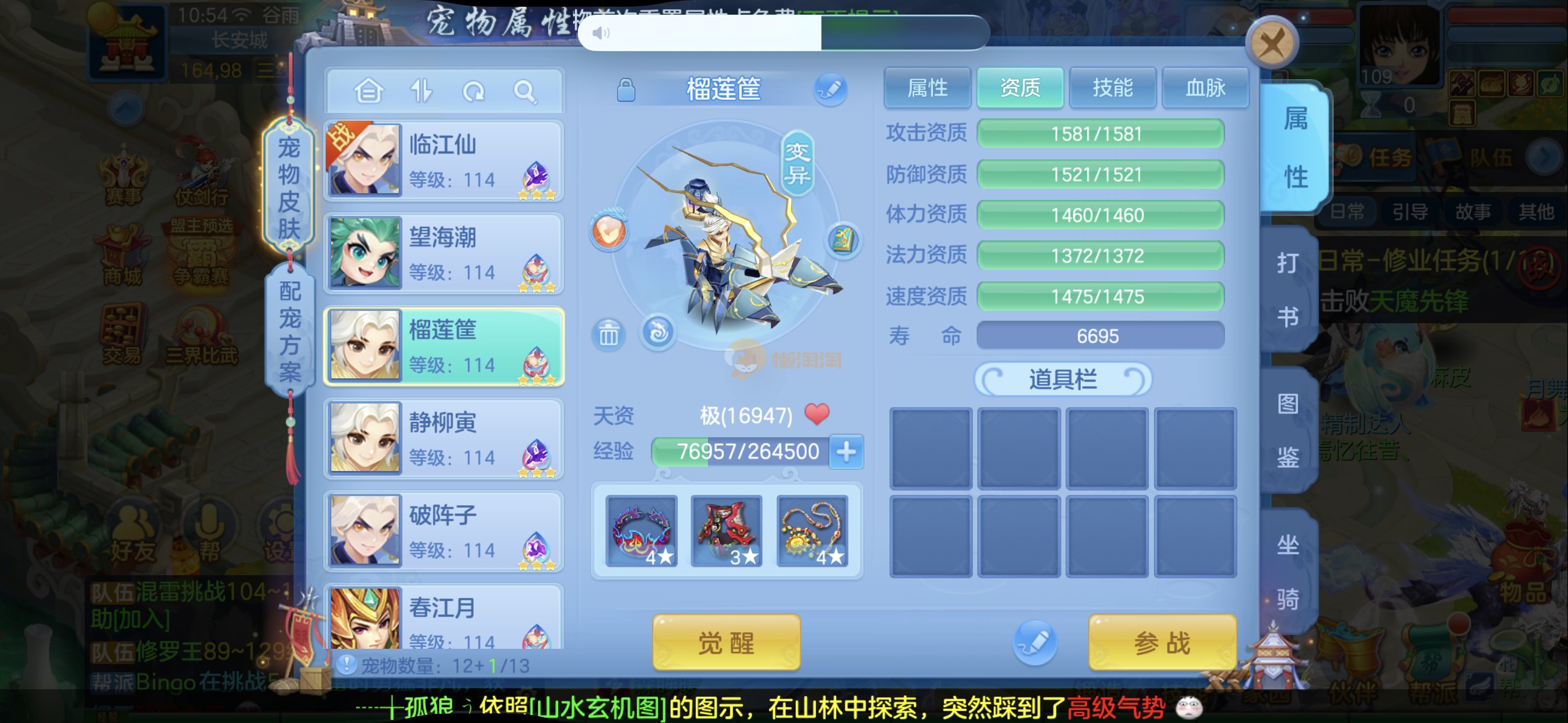
Task: Open the 宠物皮肤 side tab
Action: (x=289, y=187)
